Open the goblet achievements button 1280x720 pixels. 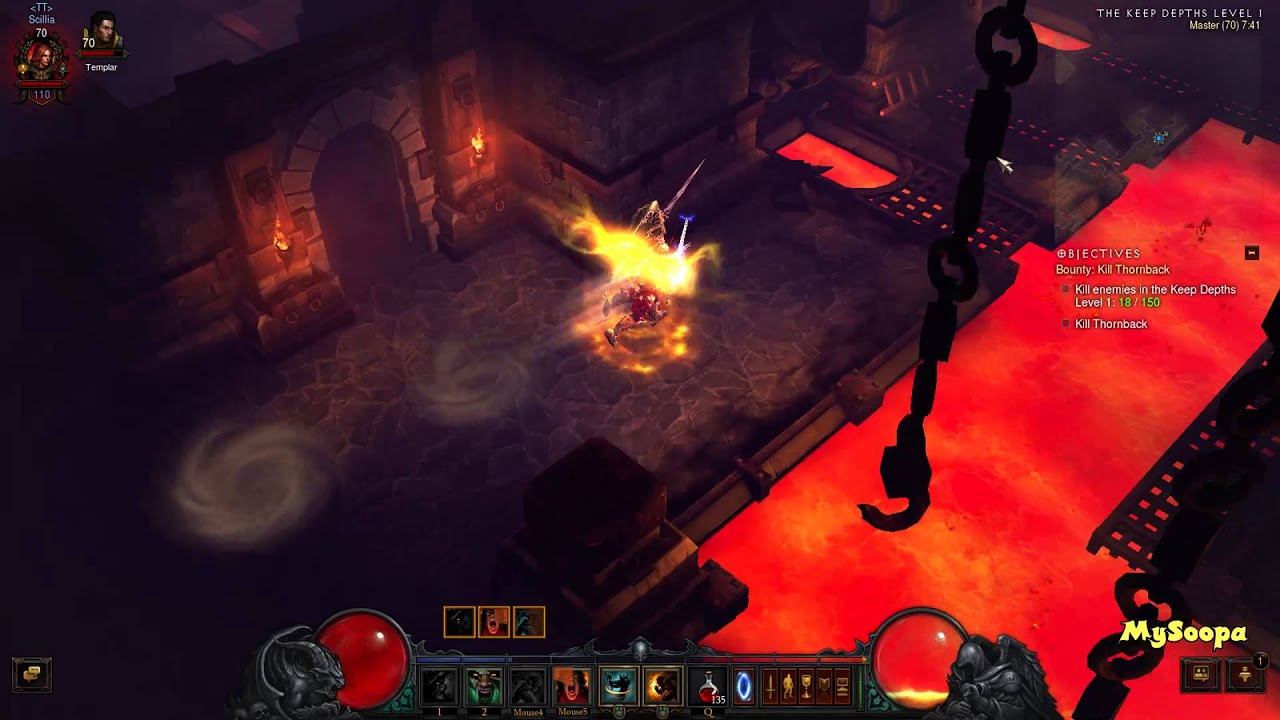coord(806,687)
